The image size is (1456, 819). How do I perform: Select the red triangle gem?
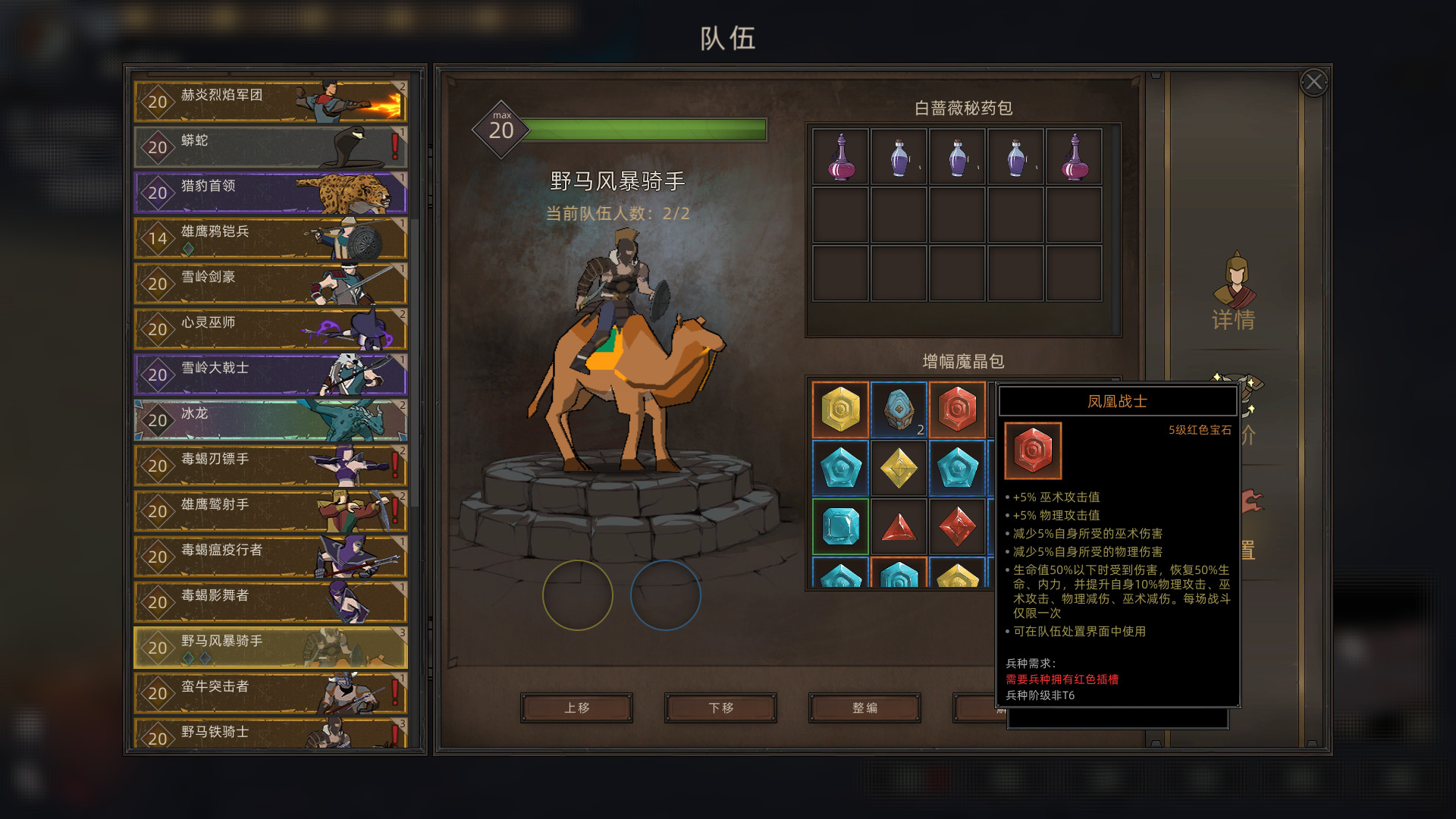coord(899,527)
